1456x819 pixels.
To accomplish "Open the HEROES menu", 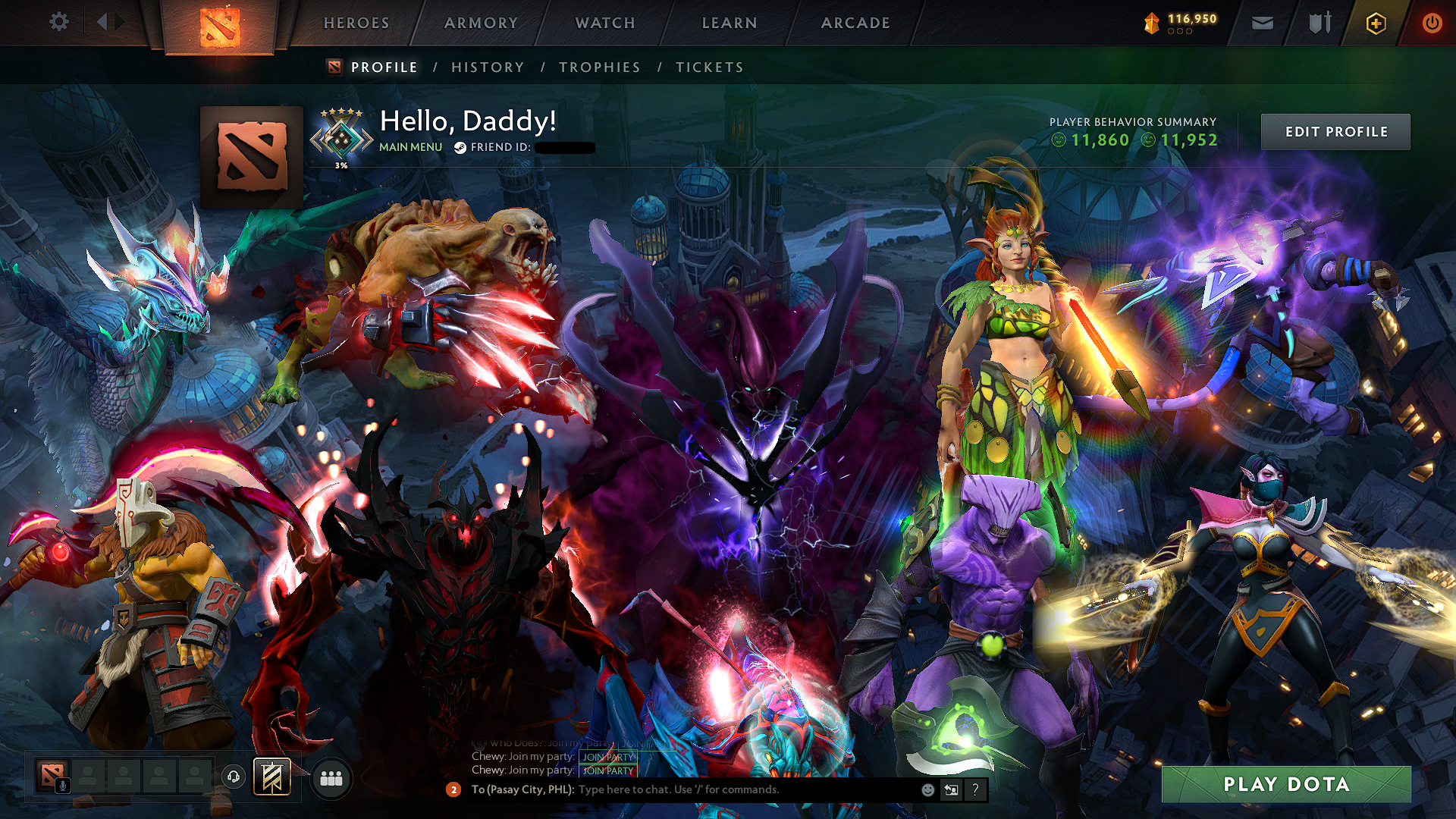I will coord(356,22).
